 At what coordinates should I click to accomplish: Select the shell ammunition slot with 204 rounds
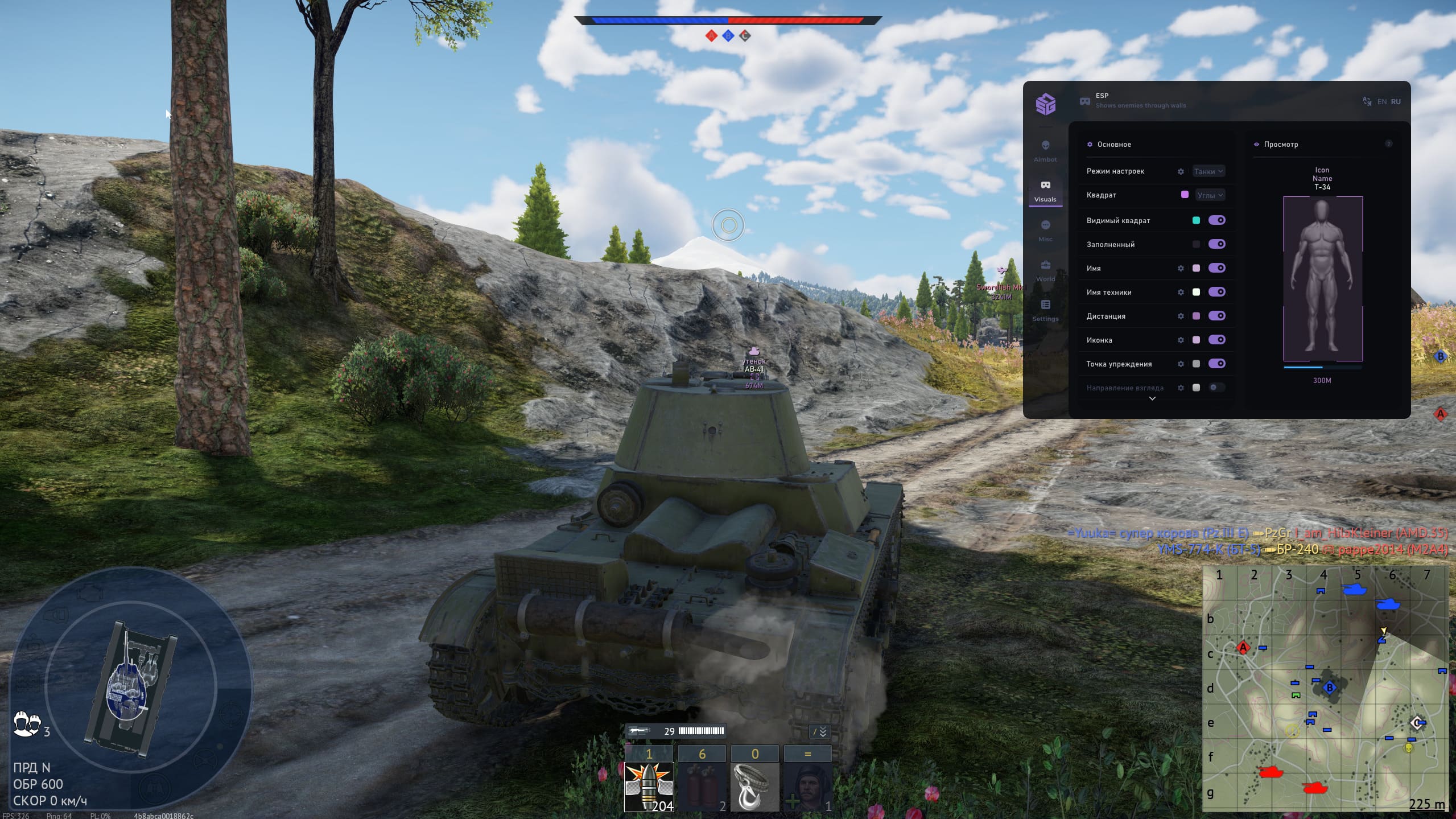tap(649, 787)
